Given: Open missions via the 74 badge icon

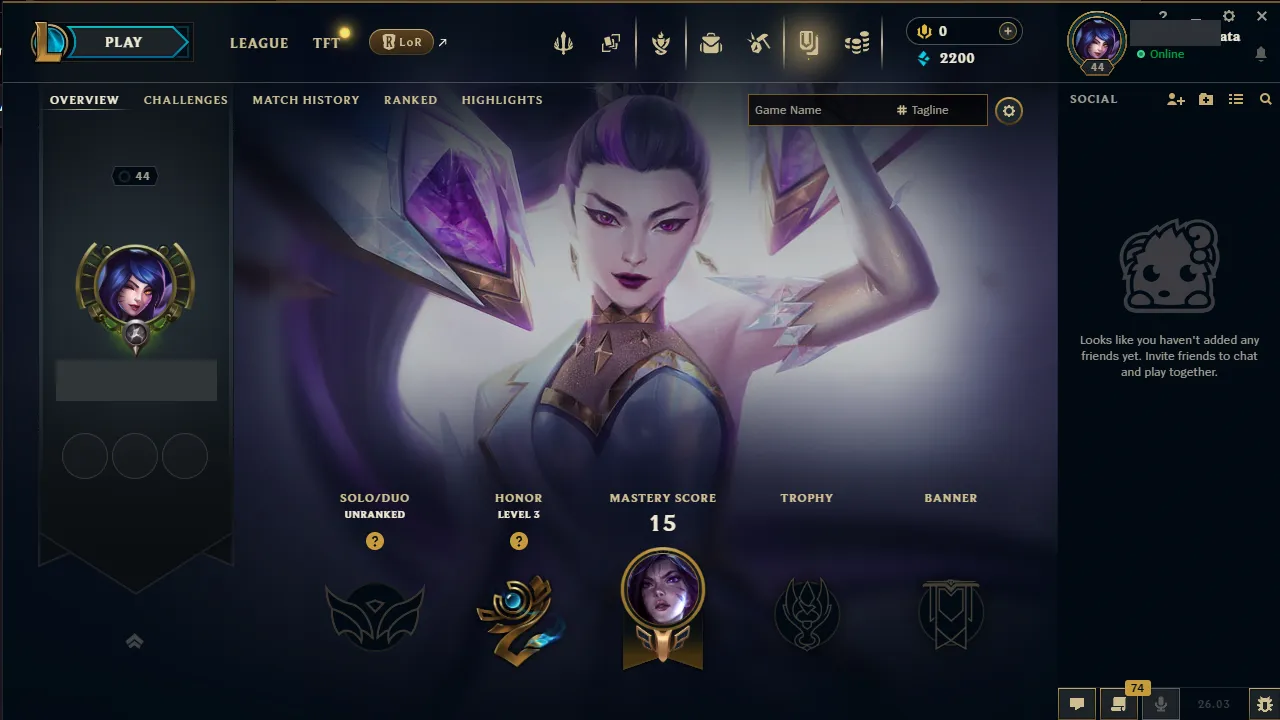Looking at the screenshot, I should [1119, 703].
